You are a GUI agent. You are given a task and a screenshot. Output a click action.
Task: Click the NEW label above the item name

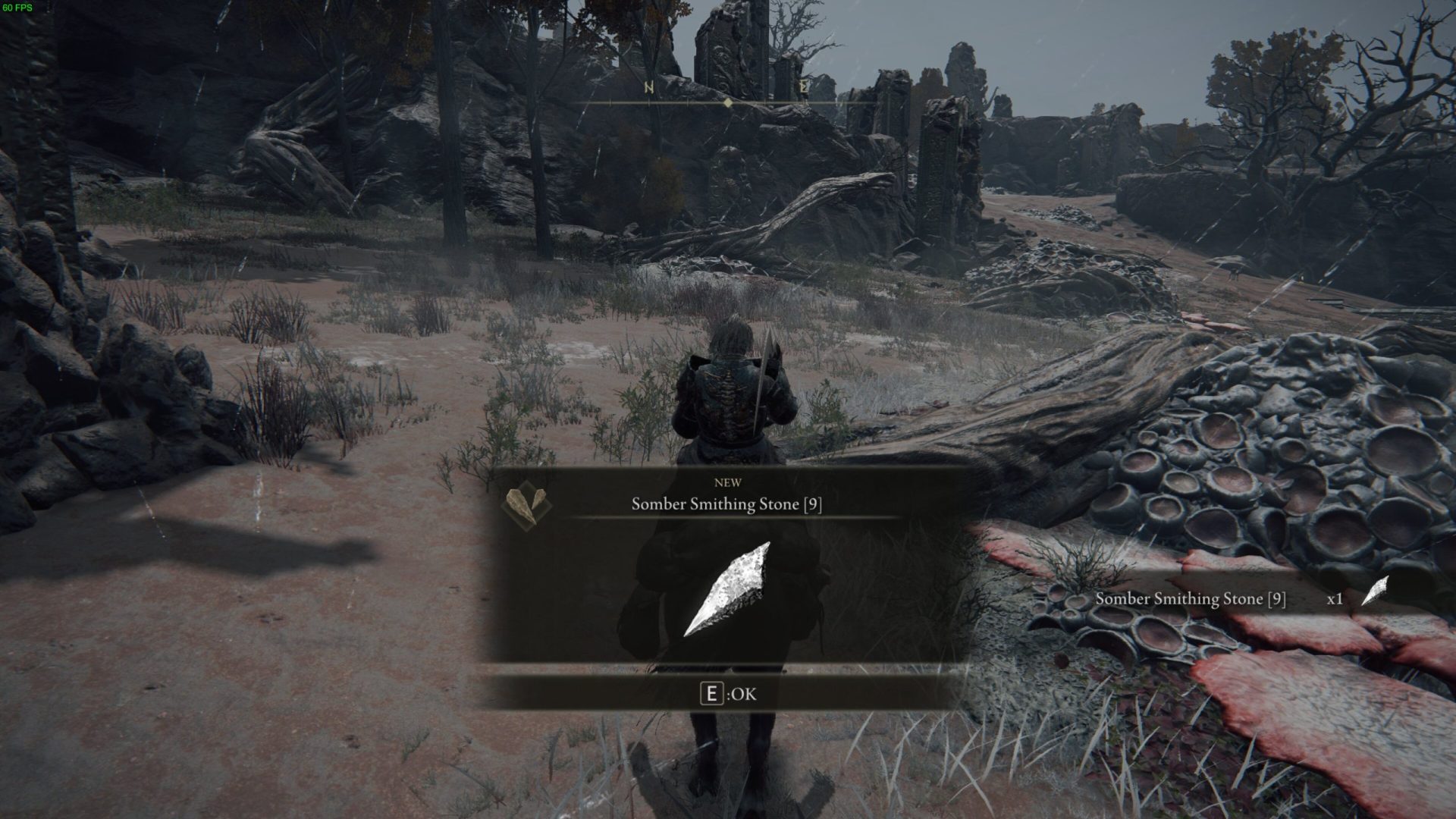coord(727,482)
